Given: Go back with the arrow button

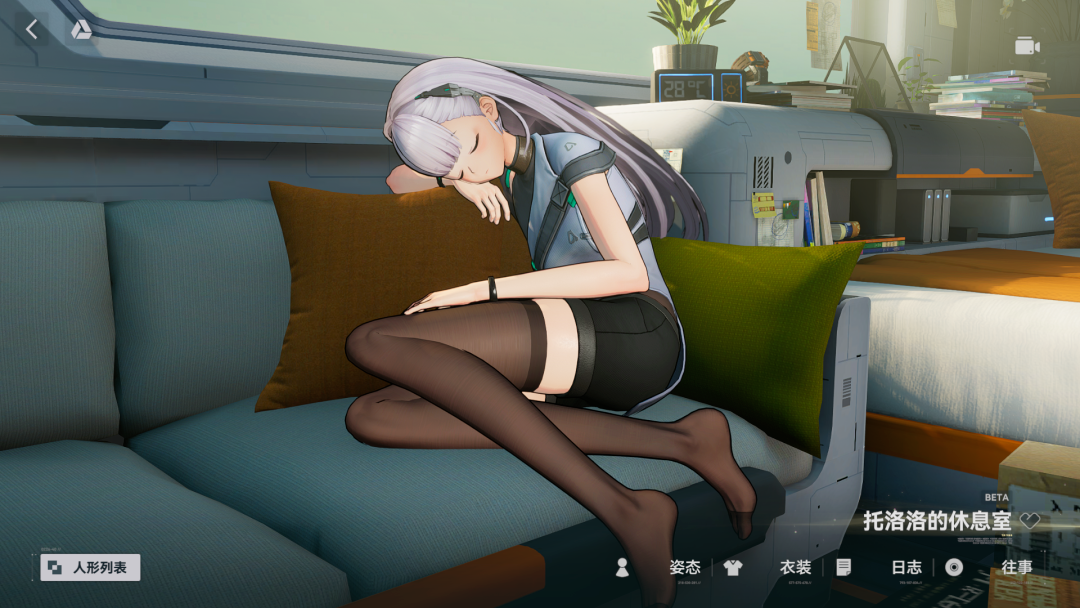Looking at the screenshot, I should coord(32,30).
